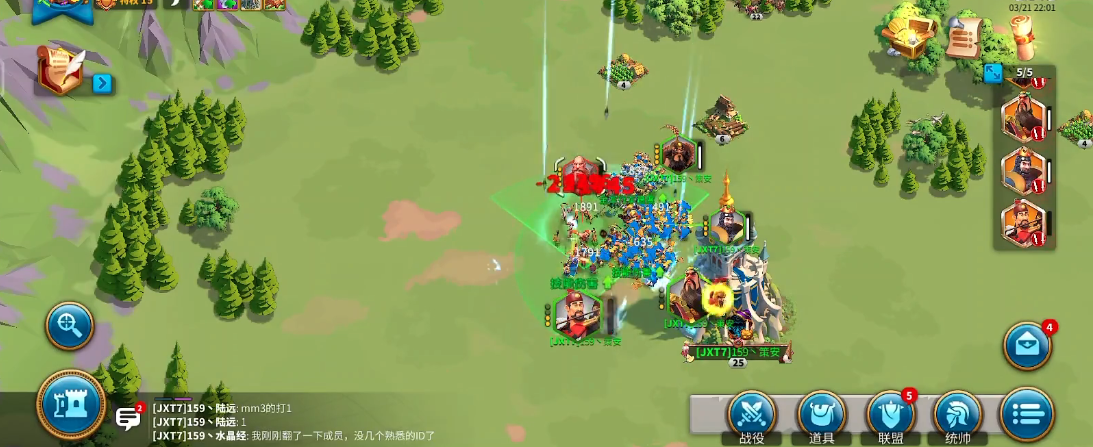Open the quest scroll with quill icon

pyautogui.click(x=60, y=72)
